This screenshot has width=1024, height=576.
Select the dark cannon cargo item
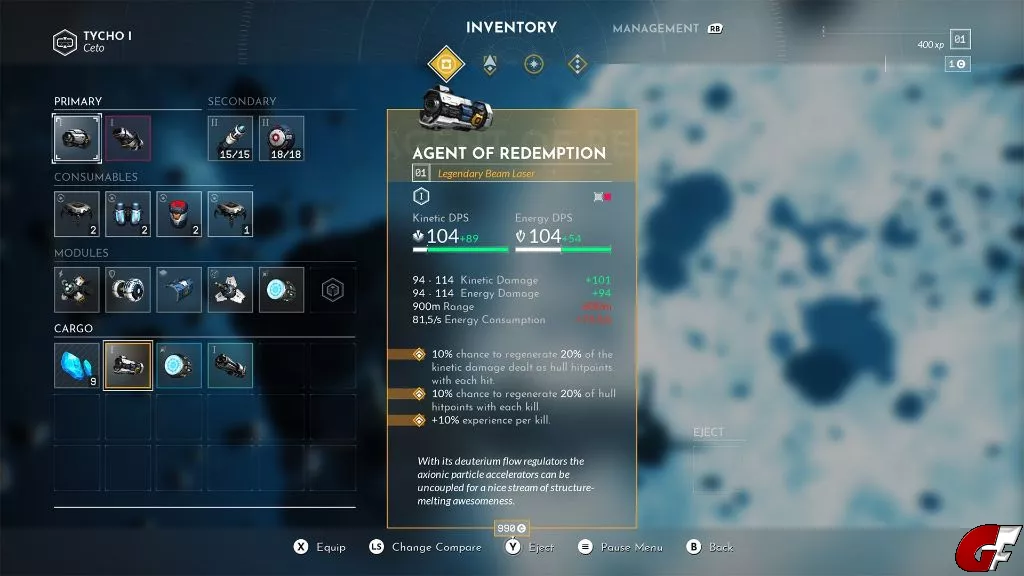pyautogui.click(x=230, y=365)
